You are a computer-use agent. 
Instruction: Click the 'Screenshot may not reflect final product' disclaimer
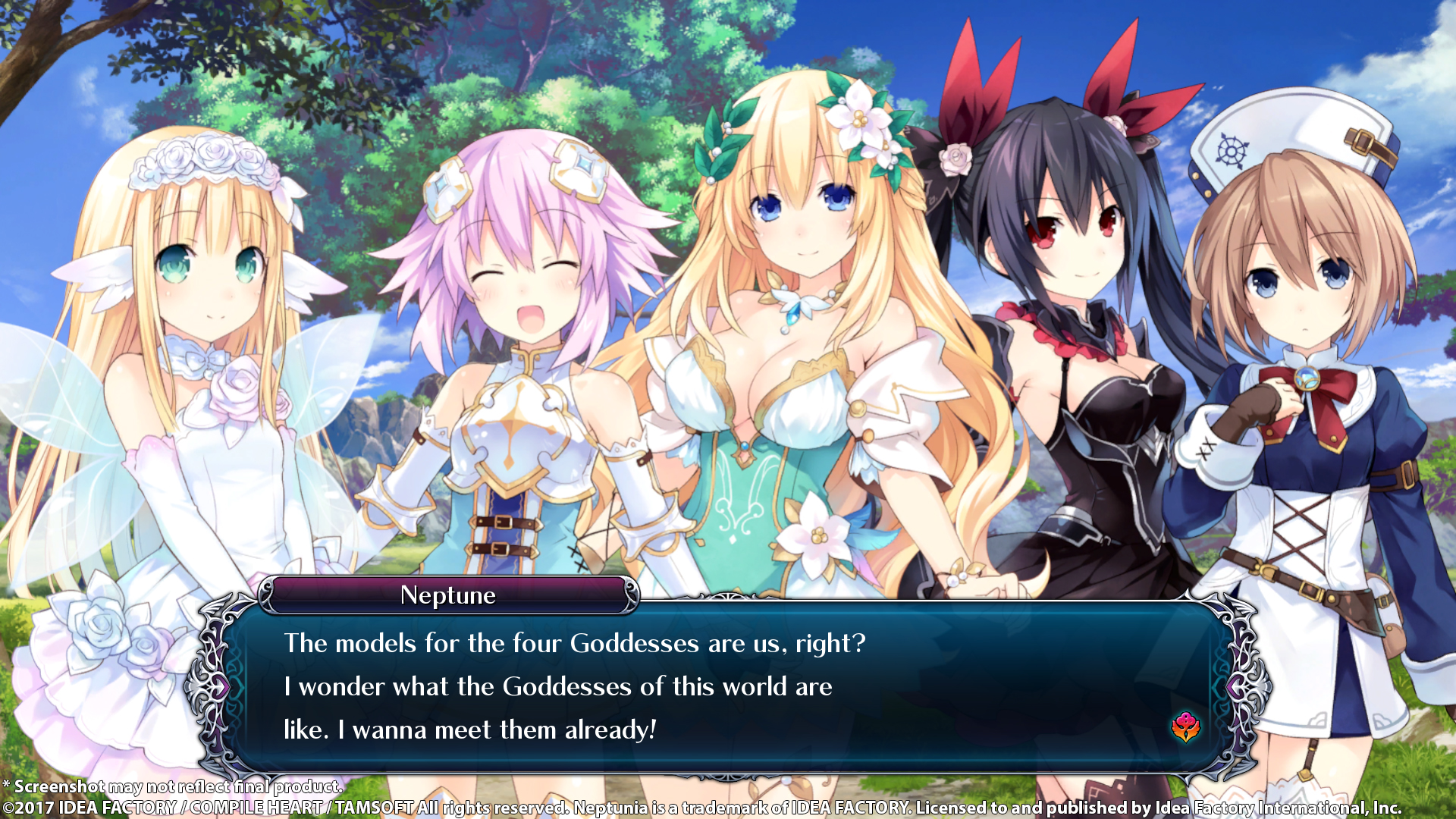point(171,787)
